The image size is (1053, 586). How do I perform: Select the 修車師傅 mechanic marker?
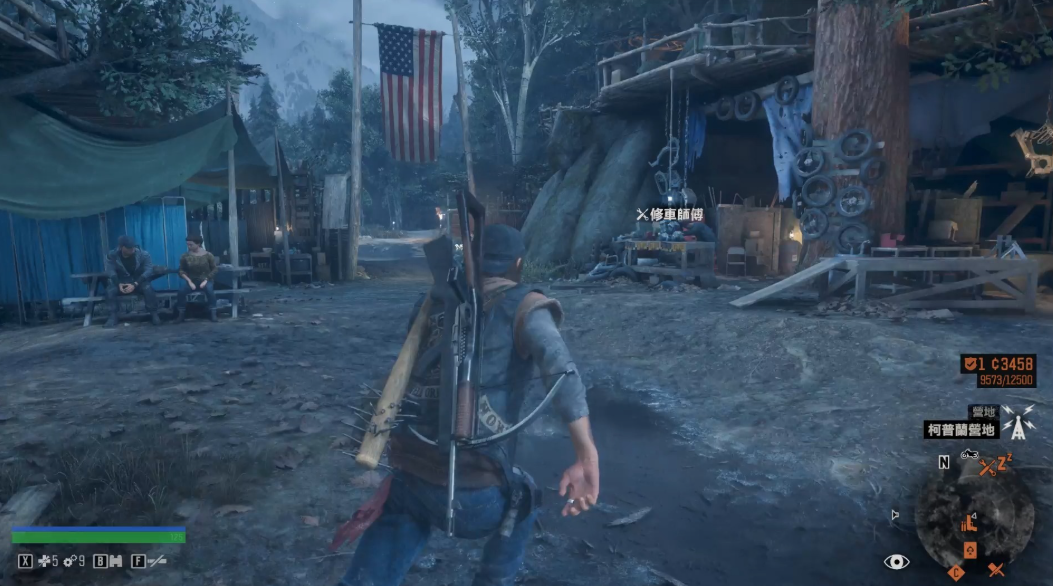coord(671,214)
